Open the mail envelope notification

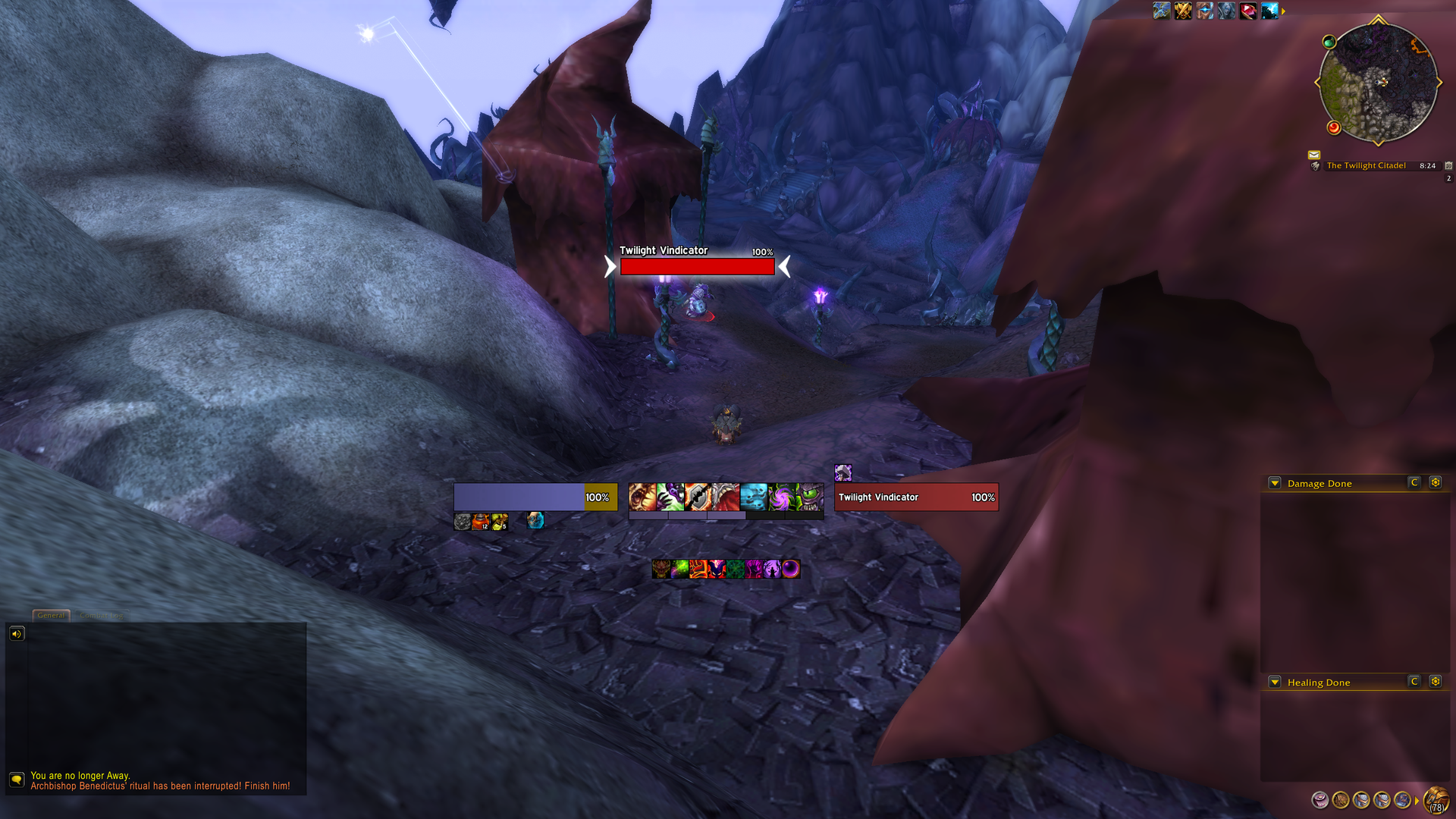pos(1314,155)
